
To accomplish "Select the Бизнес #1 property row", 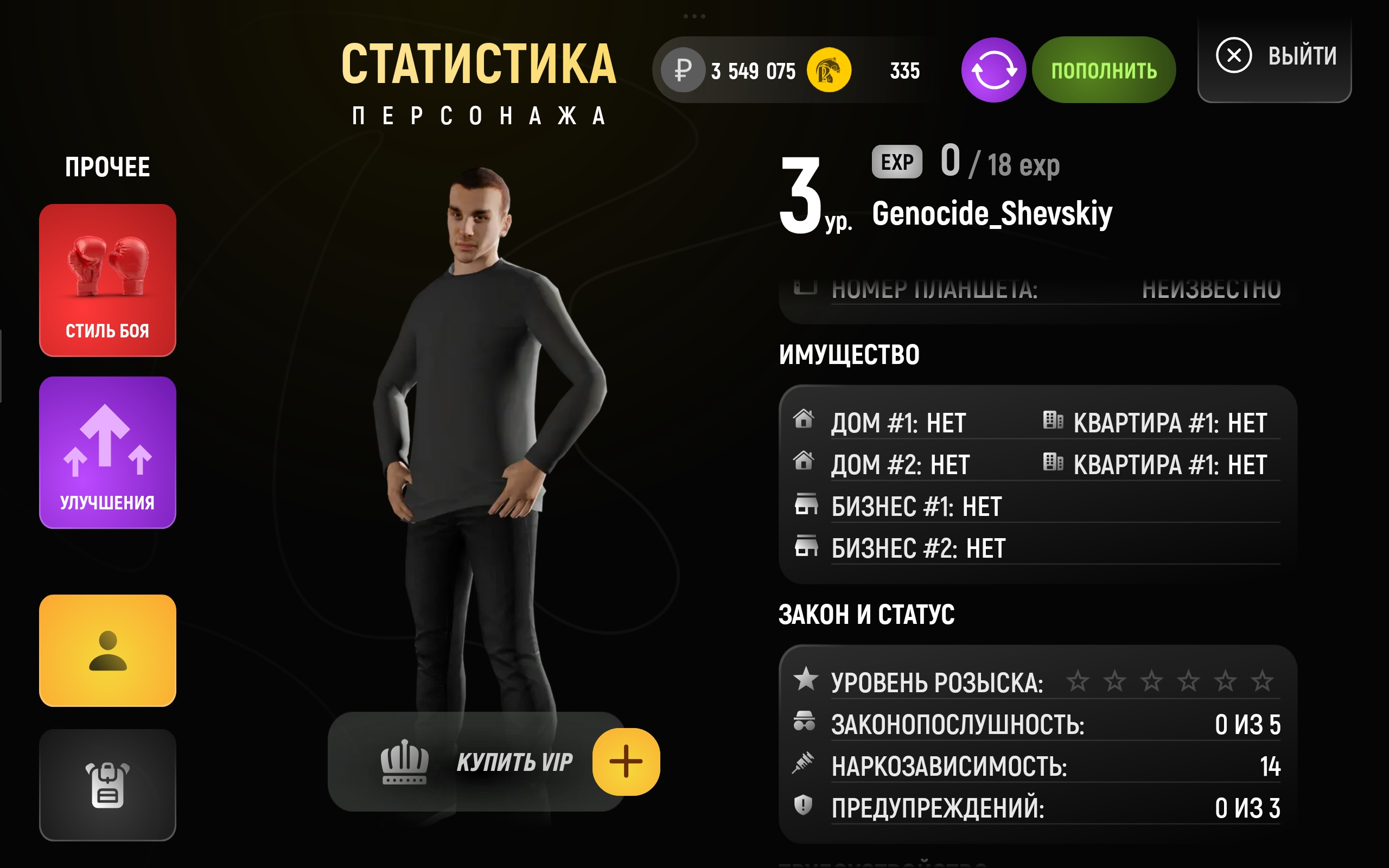I will click(916, 507).
